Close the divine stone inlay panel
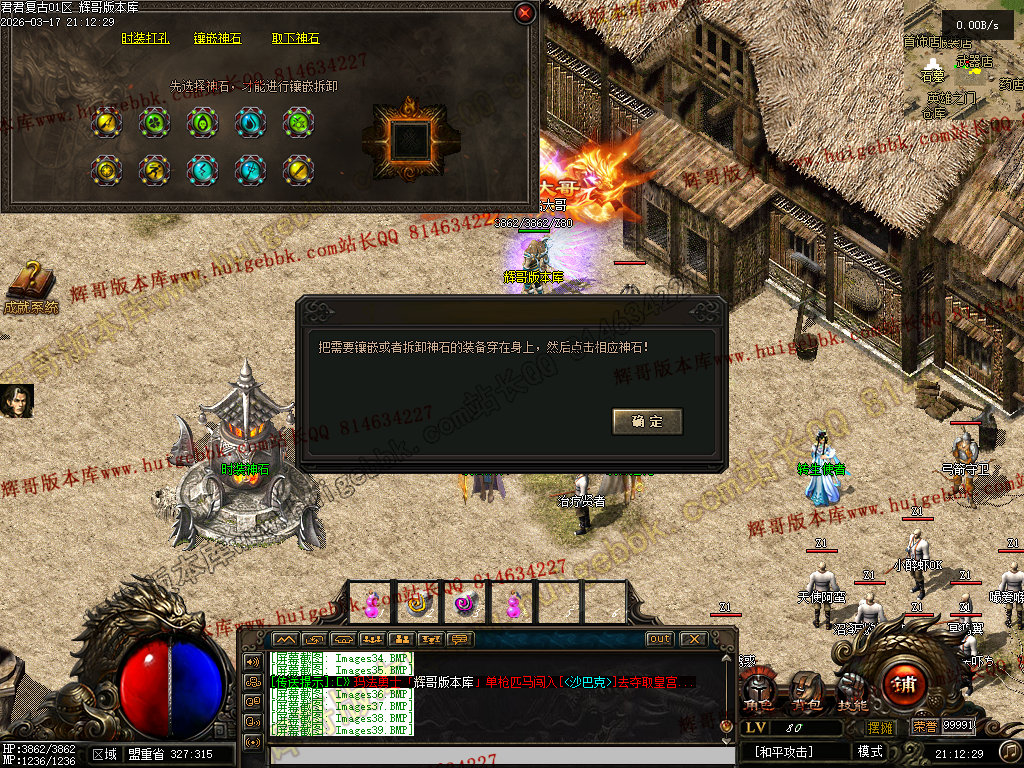 pos(524,13)
